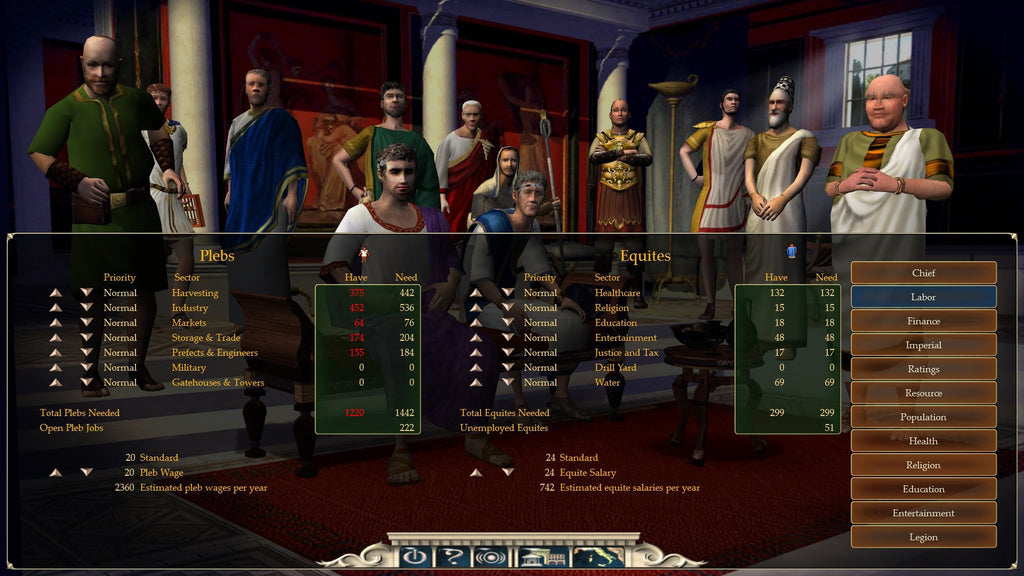Switch to the Health advisor
1024x576 pixels.
click(923, 441)
